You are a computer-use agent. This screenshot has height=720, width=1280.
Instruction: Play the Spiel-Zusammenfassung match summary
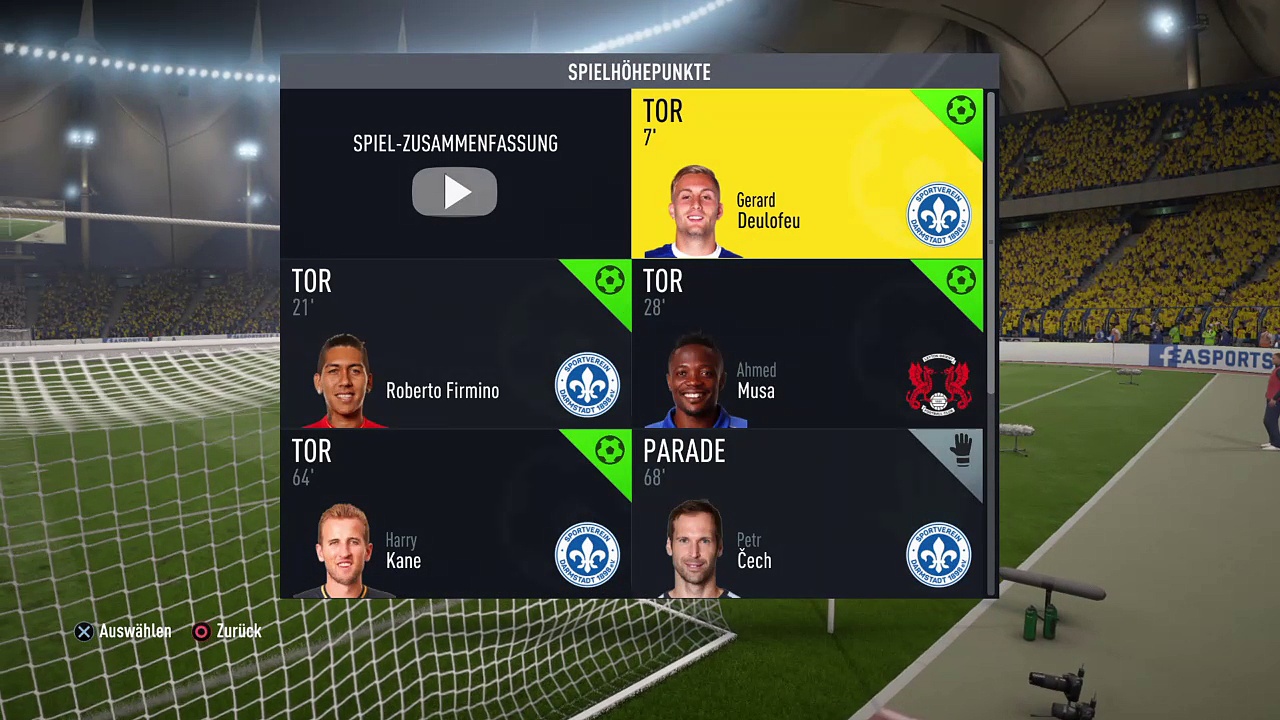coord(455,191)
